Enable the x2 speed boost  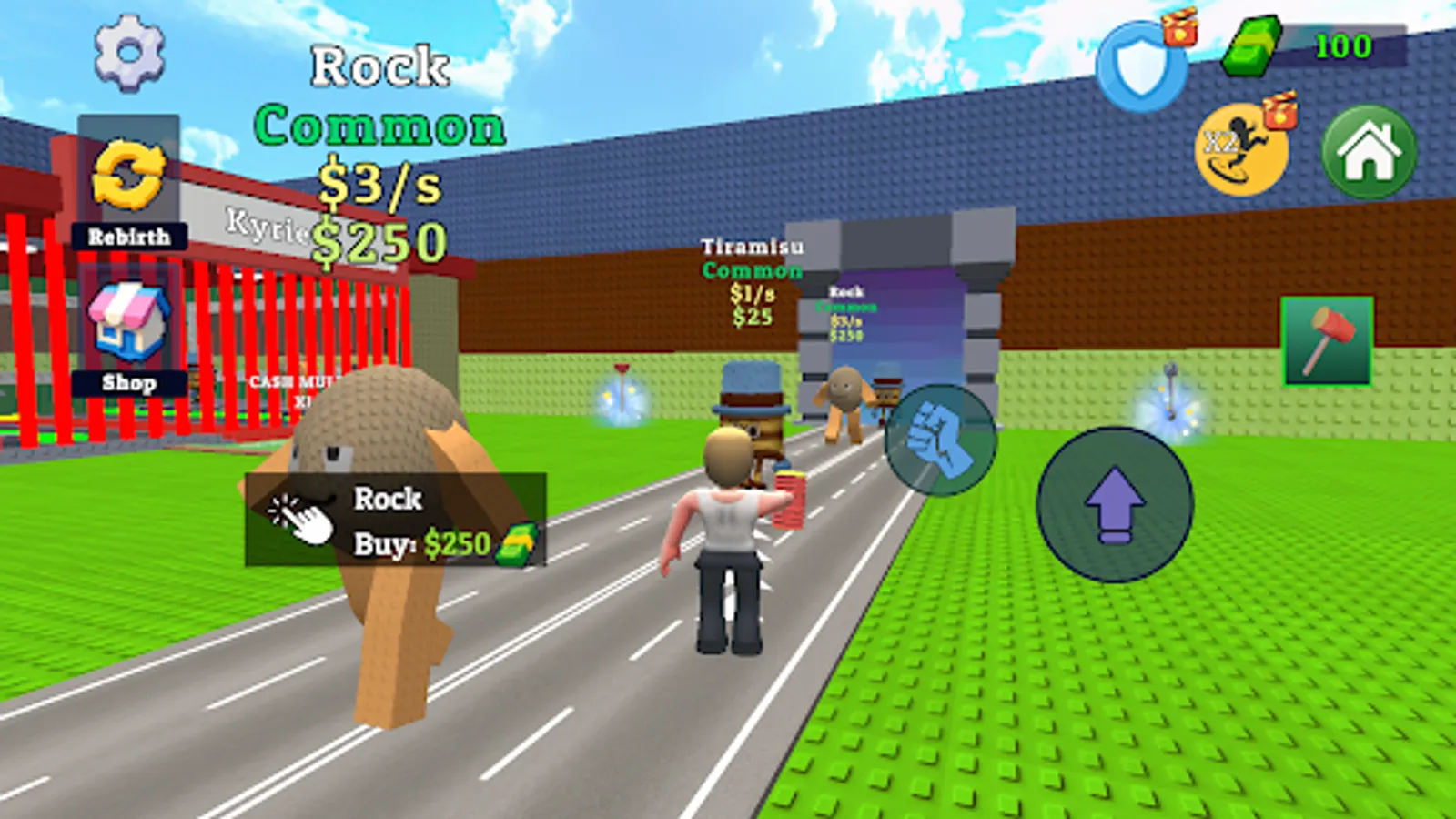[1242, 147]
